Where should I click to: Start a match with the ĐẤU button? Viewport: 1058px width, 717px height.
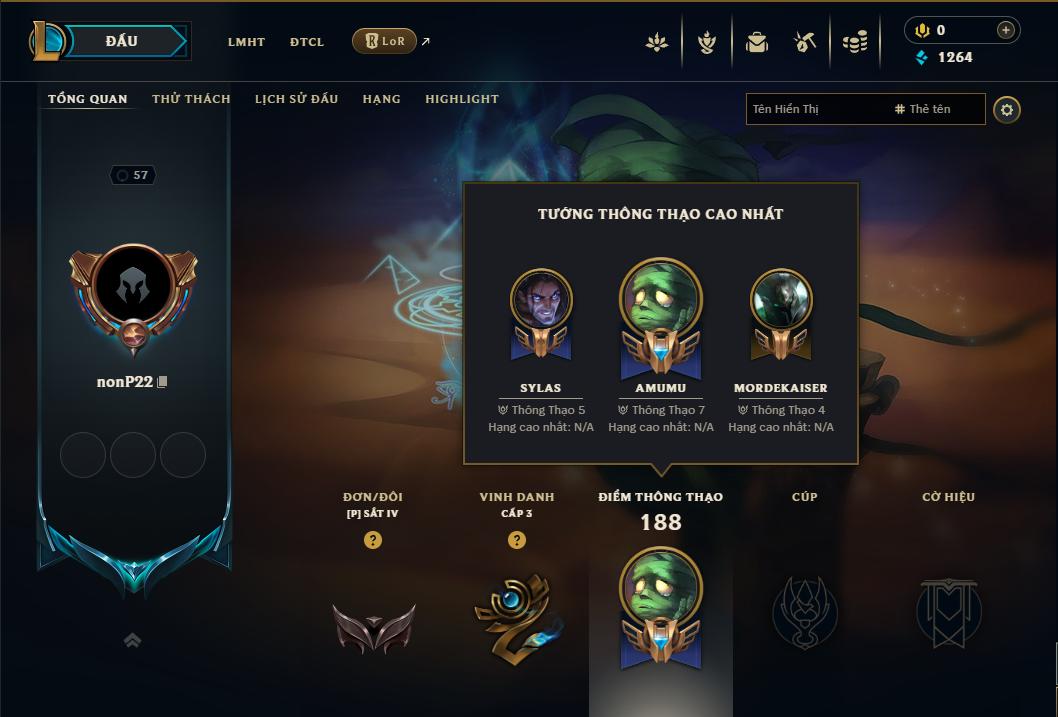127,41
